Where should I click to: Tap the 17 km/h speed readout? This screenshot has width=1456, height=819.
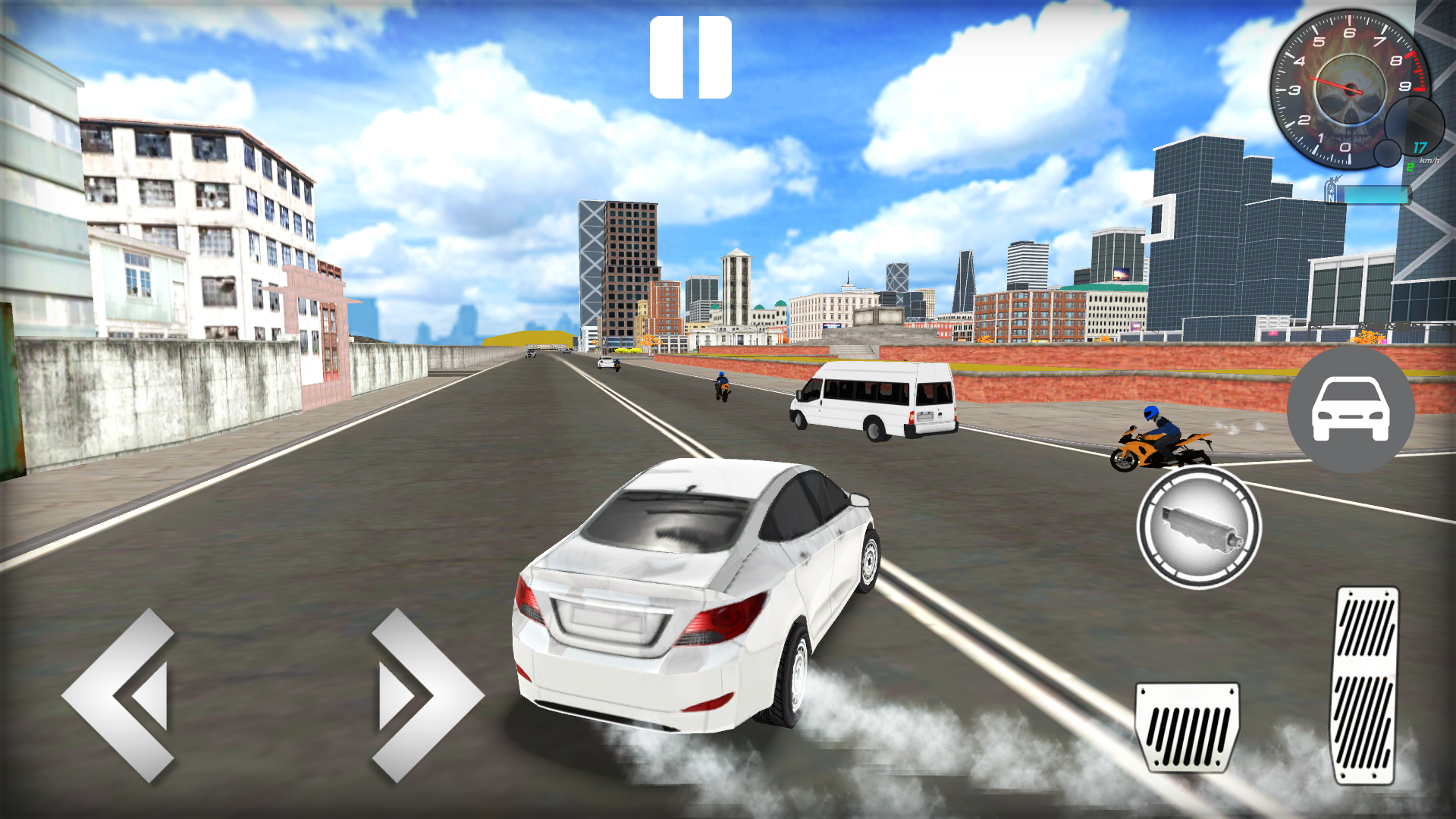tap(1420, 148)
